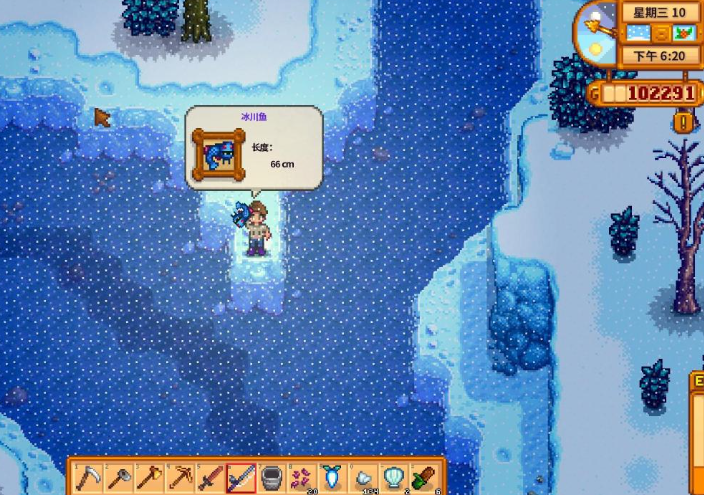704x495 pixels.
Task: Pick the white stone stack slot
Action: (x=363, y=477)
